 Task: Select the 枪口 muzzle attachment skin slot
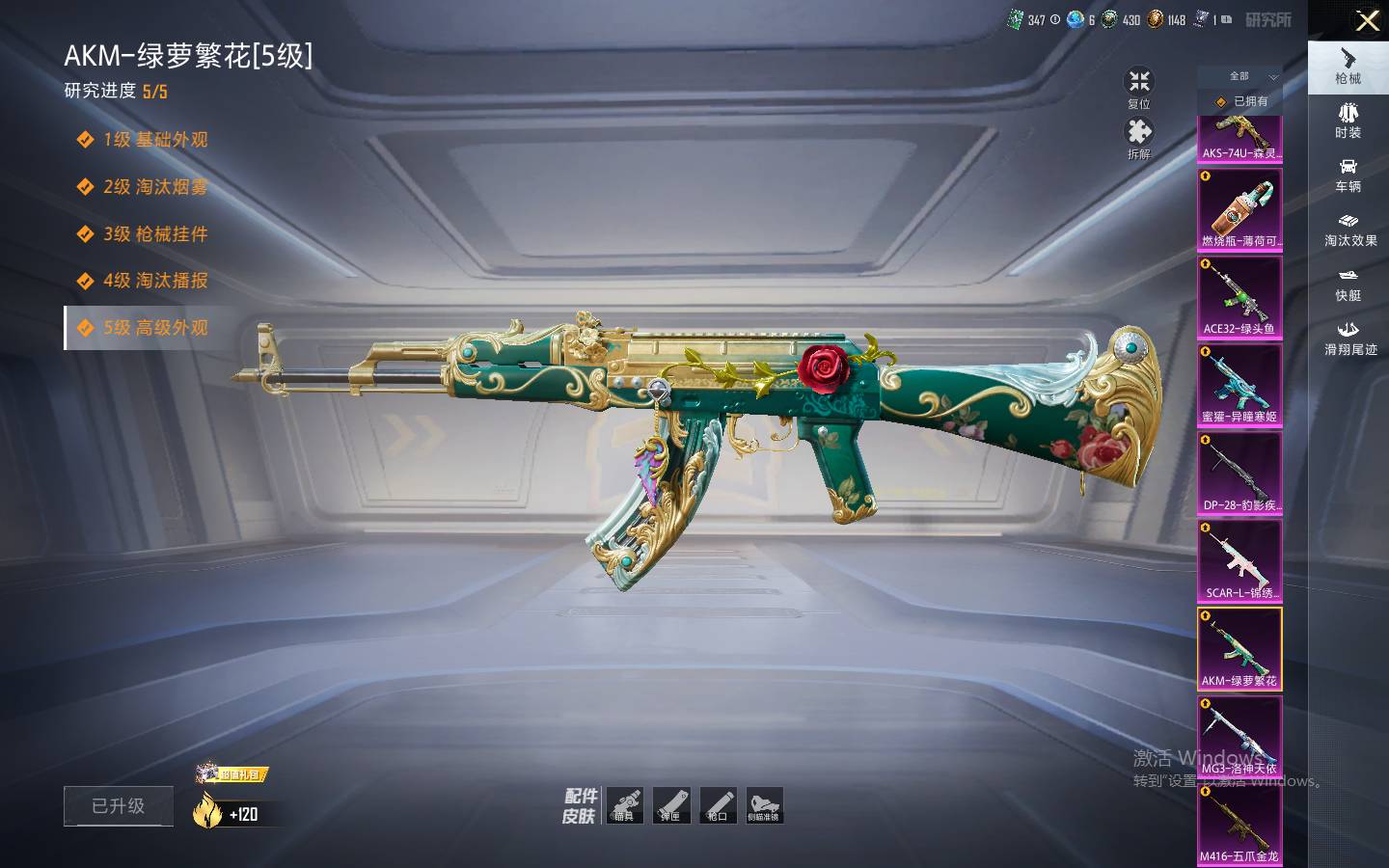pyautogui.click(x=718, y=805)
